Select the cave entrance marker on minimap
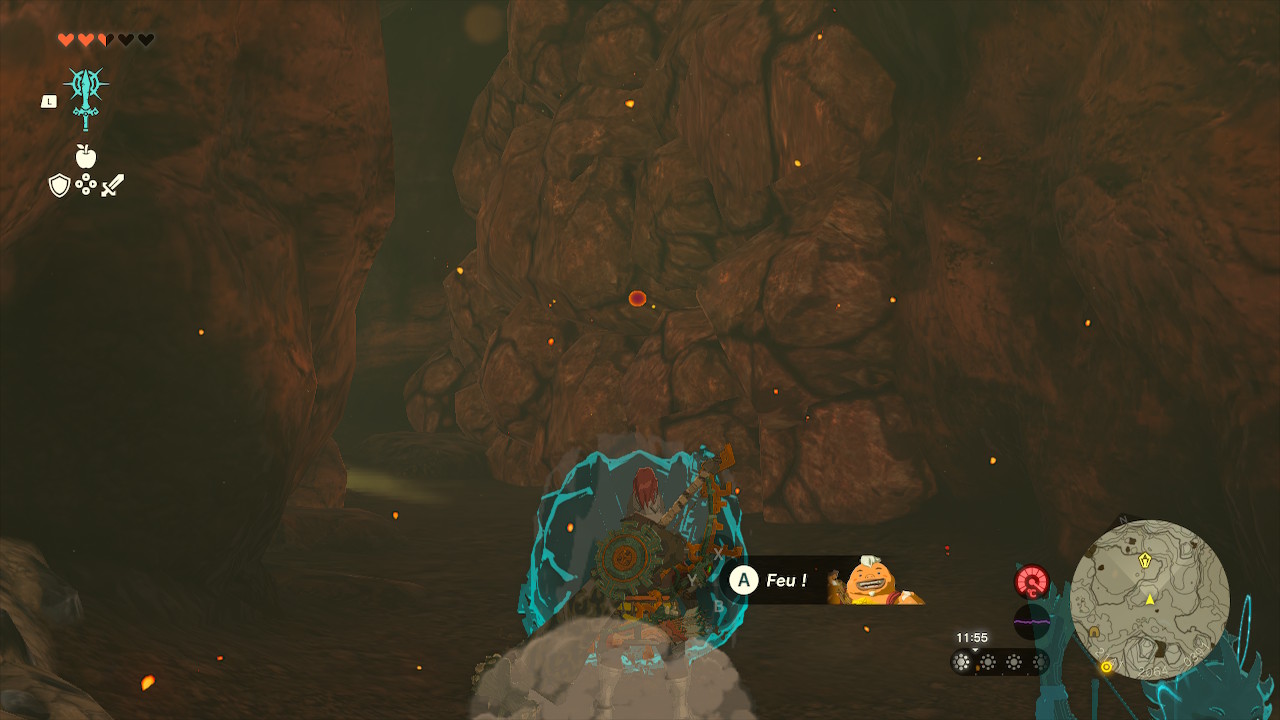This screenshot has width=1280, height=720. [x=1095, y=632]
